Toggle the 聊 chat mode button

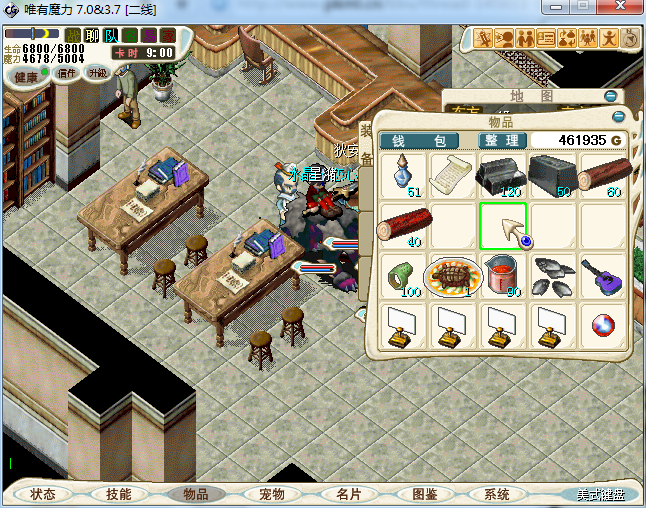tap(92, 36)
